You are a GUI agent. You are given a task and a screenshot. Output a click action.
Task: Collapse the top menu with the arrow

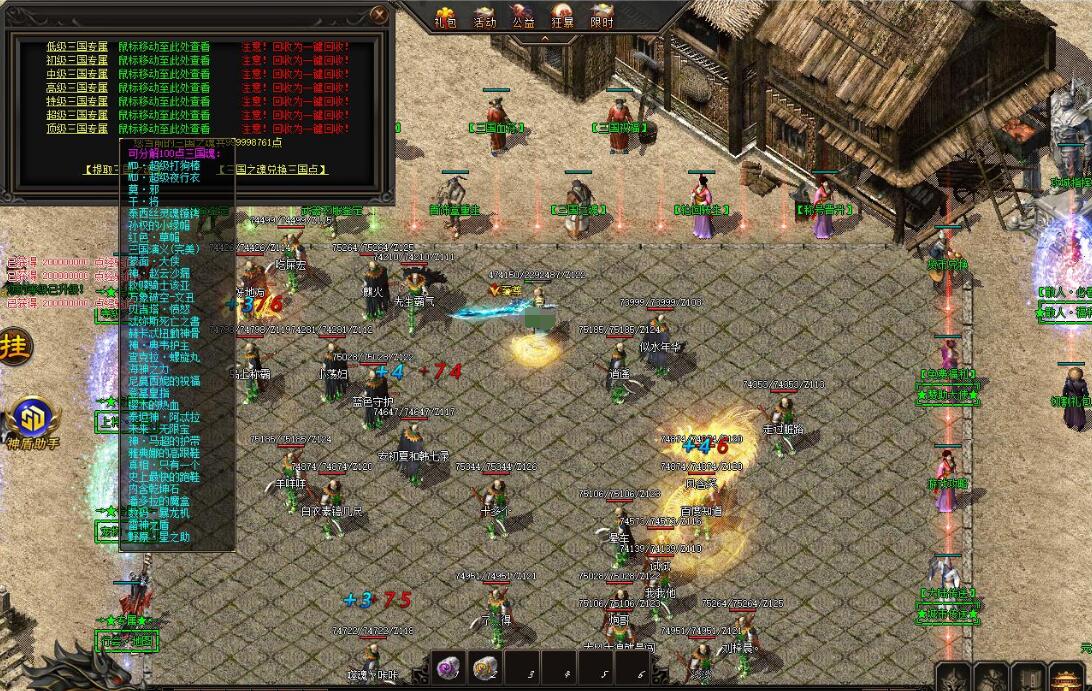pyautogui.click(x=546, y=38)
